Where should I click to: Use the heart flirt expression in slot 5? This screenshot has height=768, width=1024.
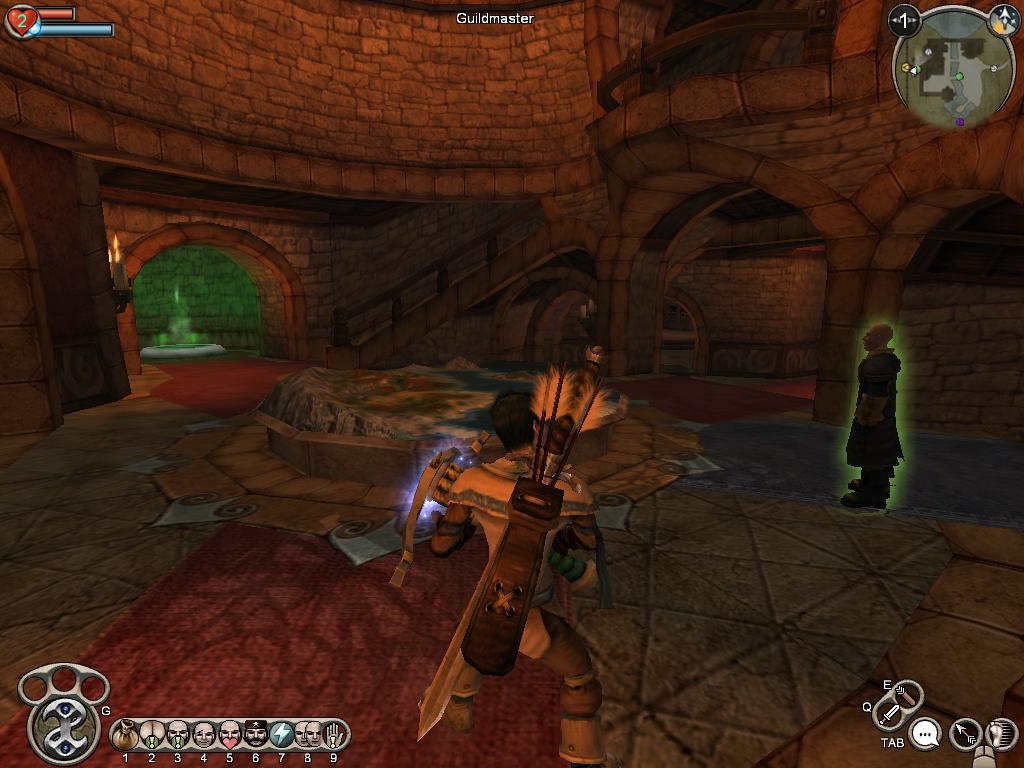(x=230, y=736)
